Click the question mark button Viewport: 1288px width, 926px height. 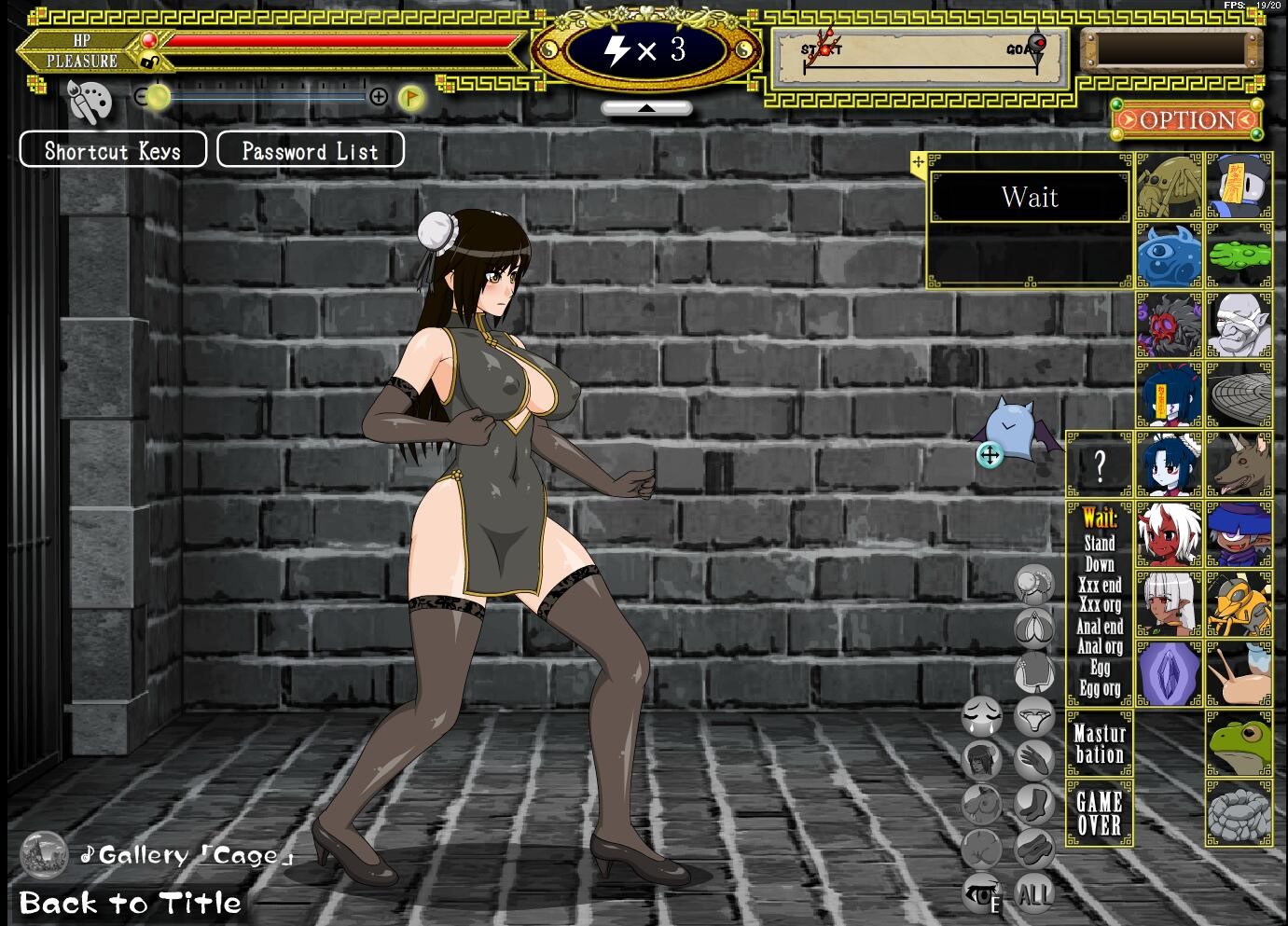[1100, 464]
